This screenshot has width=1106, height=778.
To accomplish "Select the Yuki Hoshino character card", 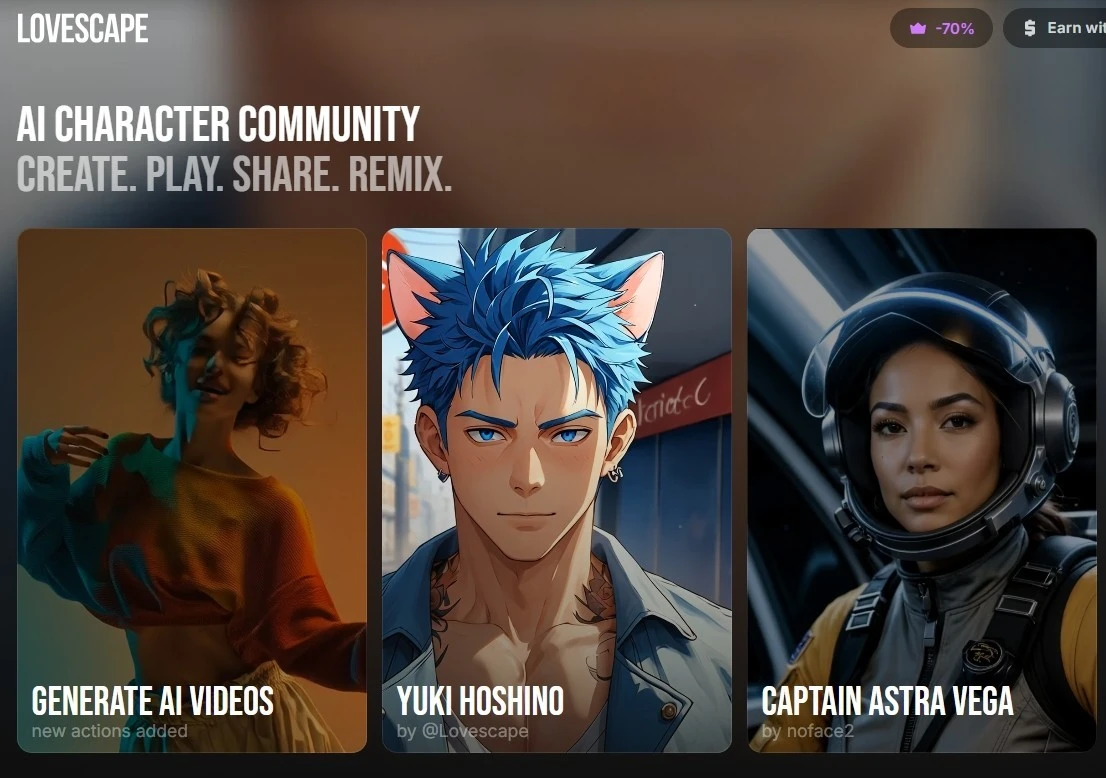I will [x=557, y=490].
